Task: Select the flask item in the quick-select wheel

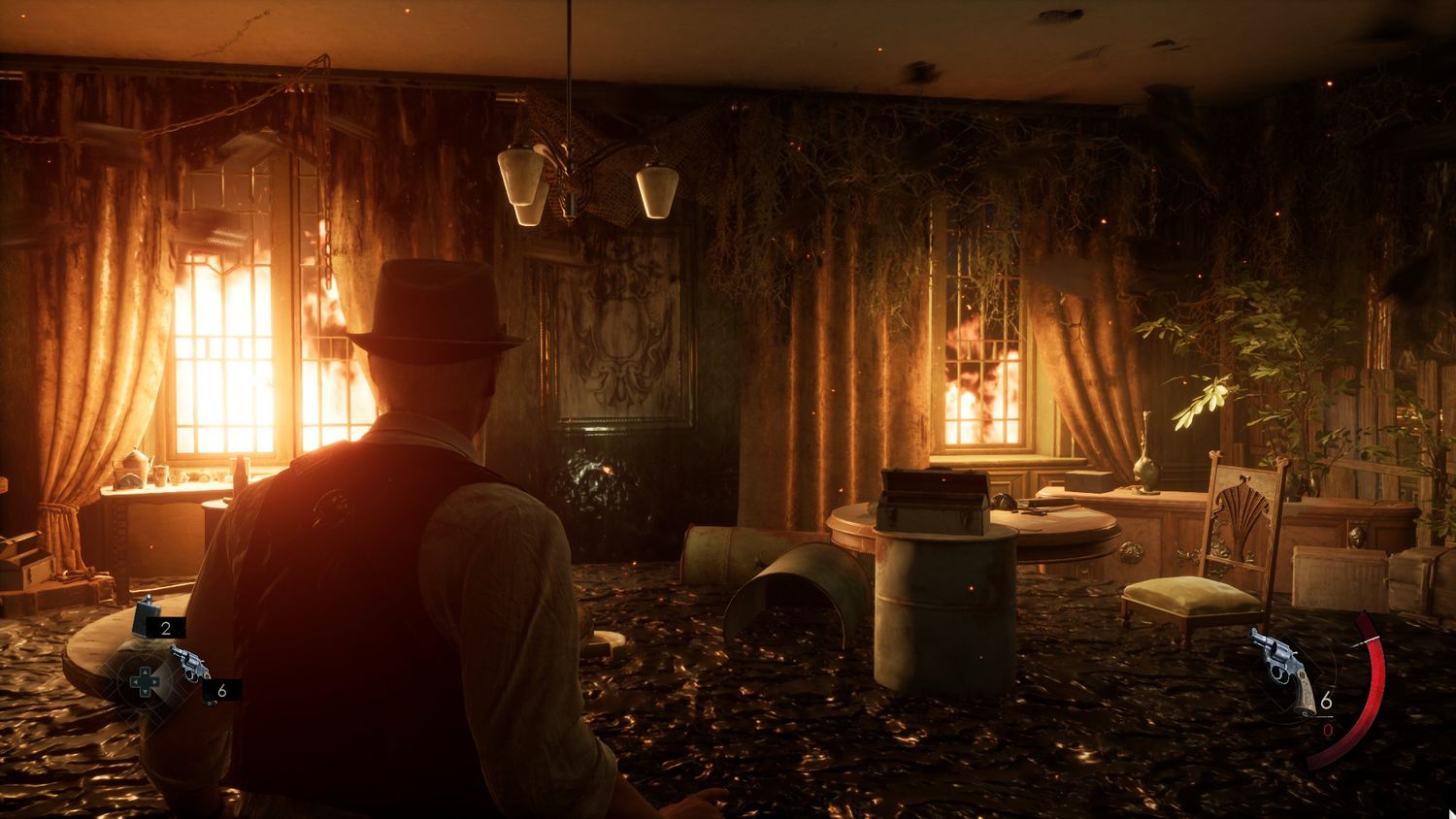Action: (x=147, y=614)
